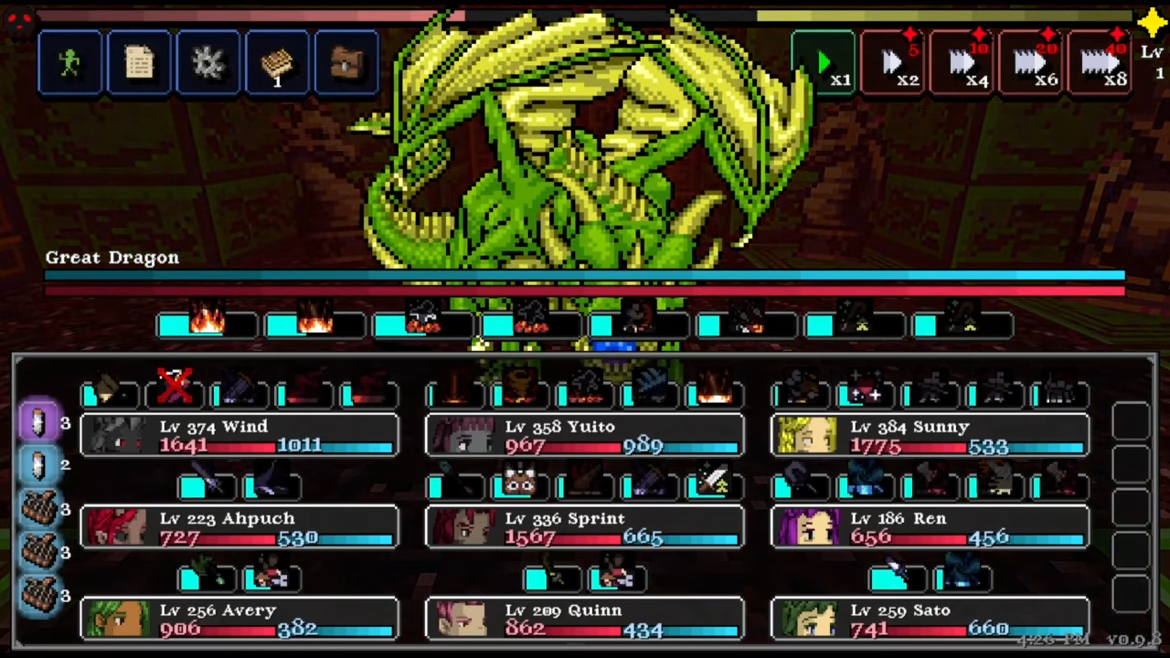Screen dimensions: 1170x658
Task: Use the purple highlighted potion item
Action: click(39, 422)
